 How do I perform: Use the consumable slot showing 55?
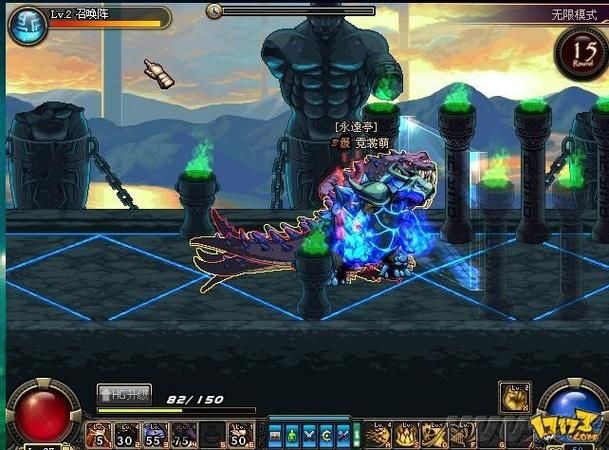155,435
